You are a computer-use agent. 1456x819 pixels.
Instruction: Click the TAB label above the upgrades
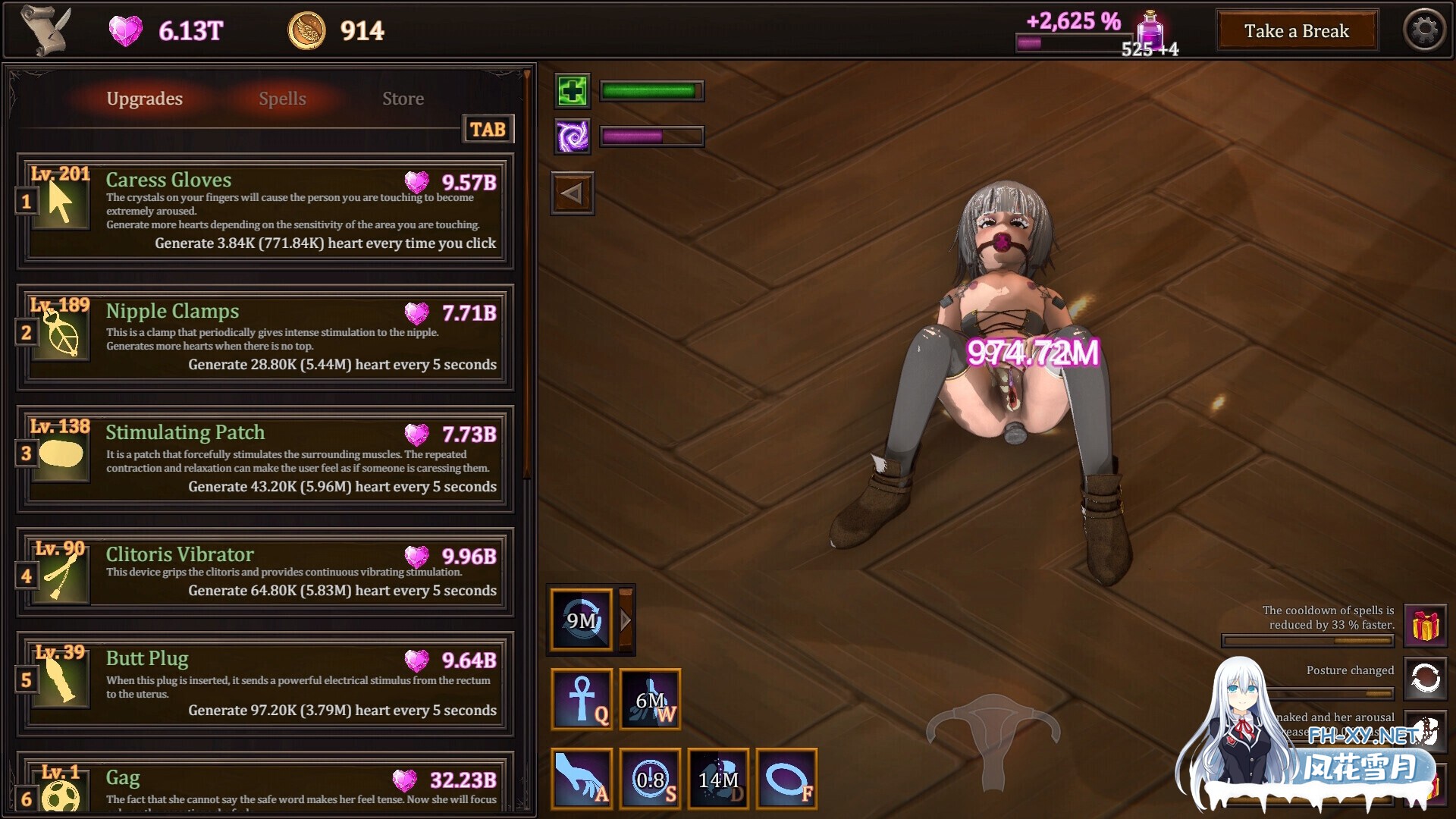point(488,129)
